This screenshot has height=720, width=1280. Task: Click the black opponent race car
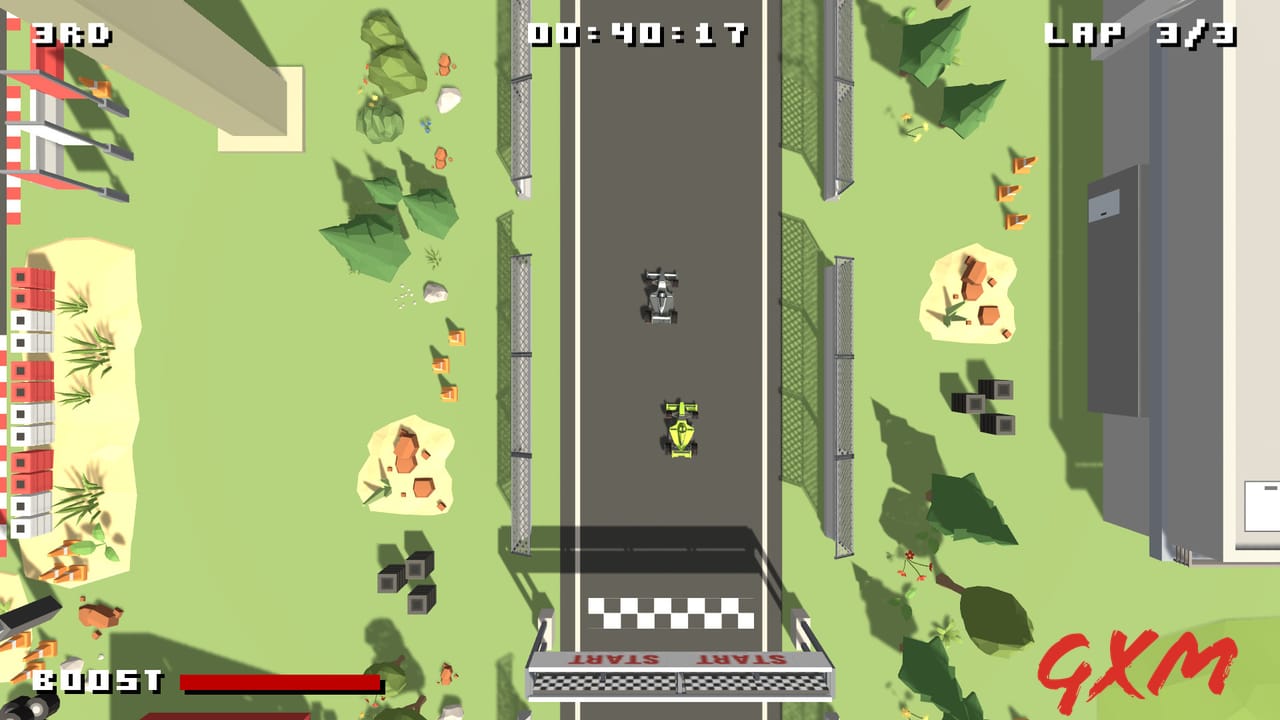click(659, 298)
